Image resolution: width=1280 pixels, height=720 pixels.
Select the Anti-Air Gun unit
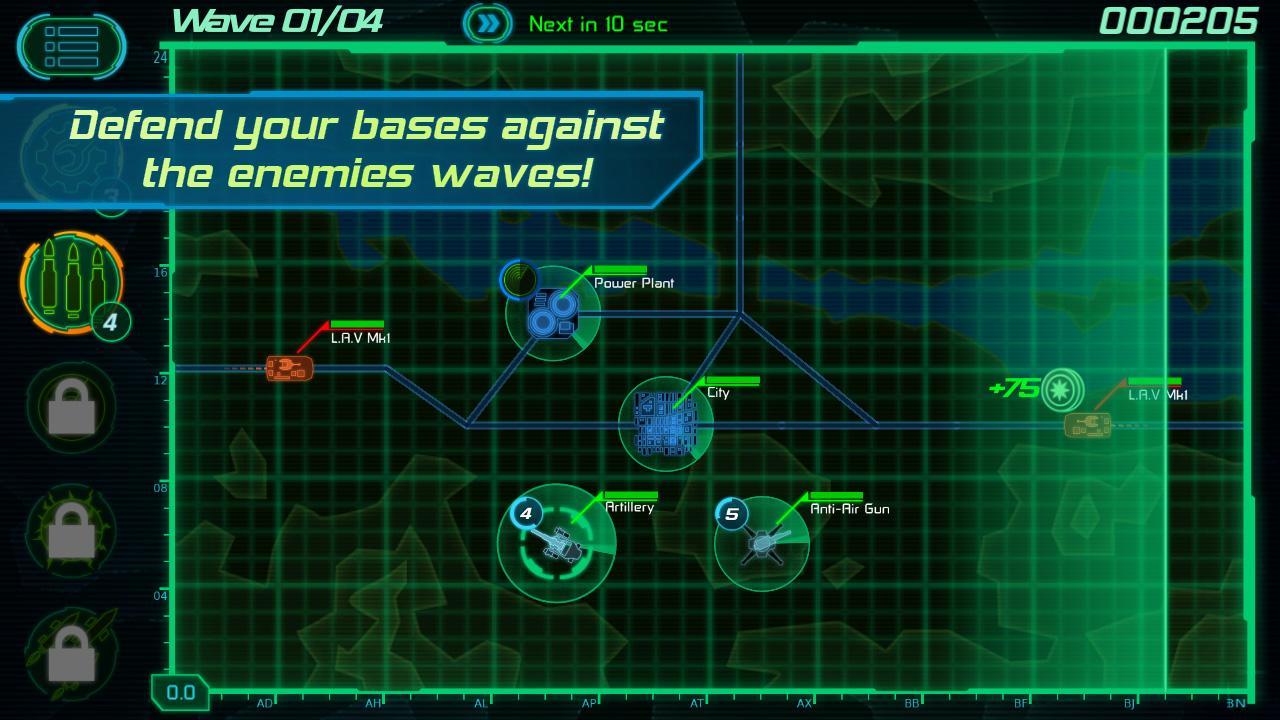click(762, 544)
